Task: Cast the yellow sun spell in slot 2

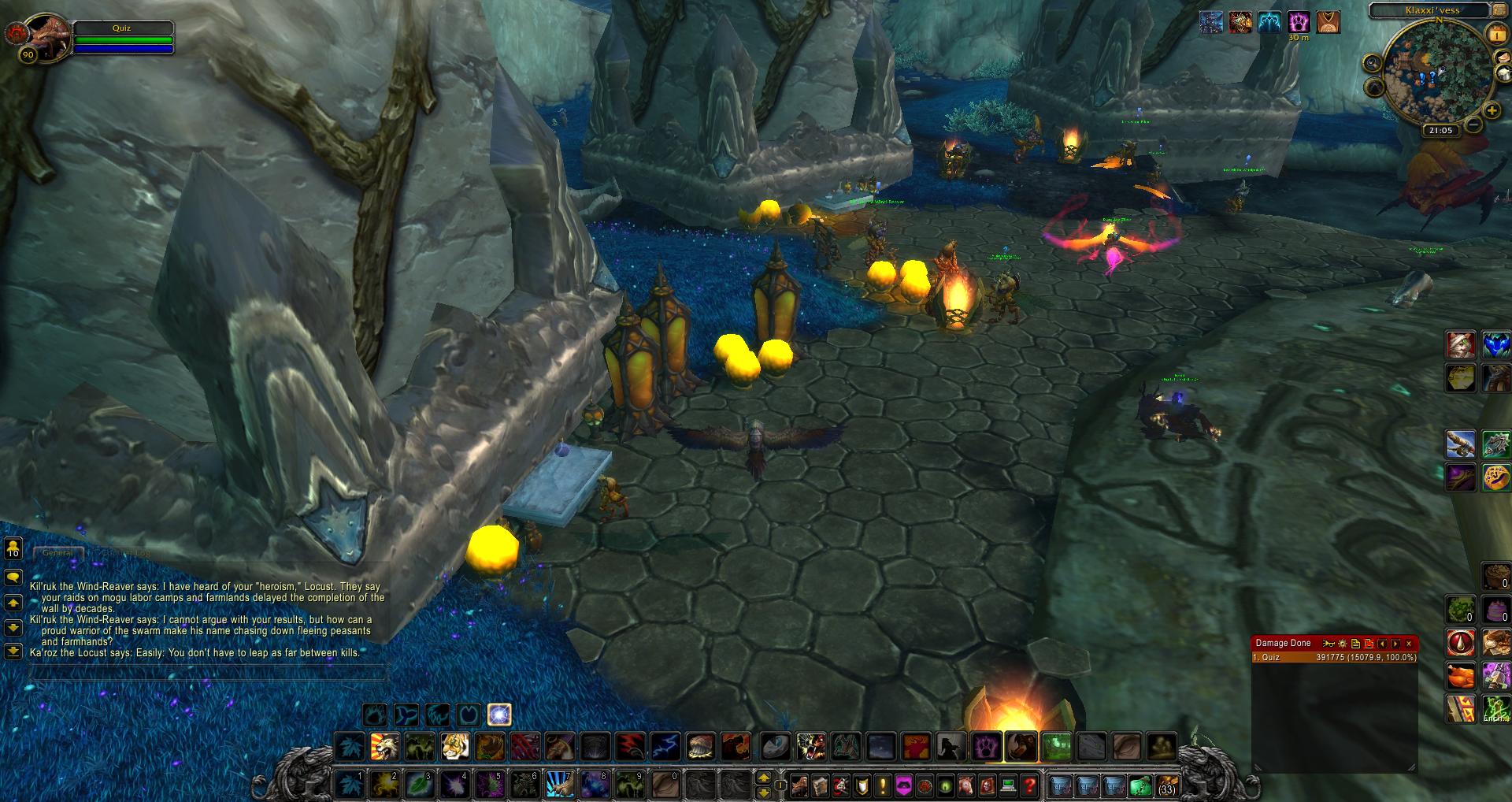Action: (384, 785)
